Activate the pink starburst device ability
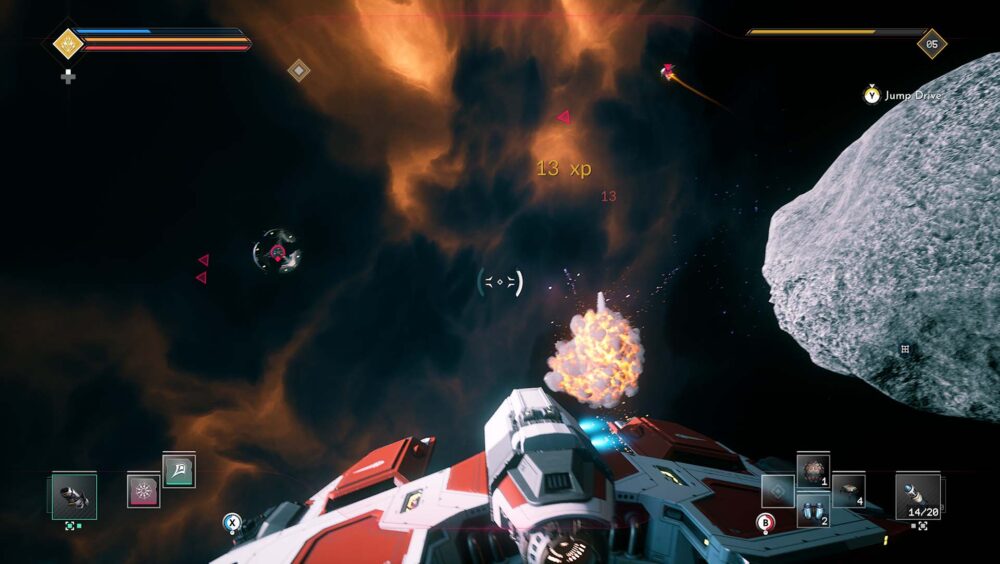 coord(144,491)
